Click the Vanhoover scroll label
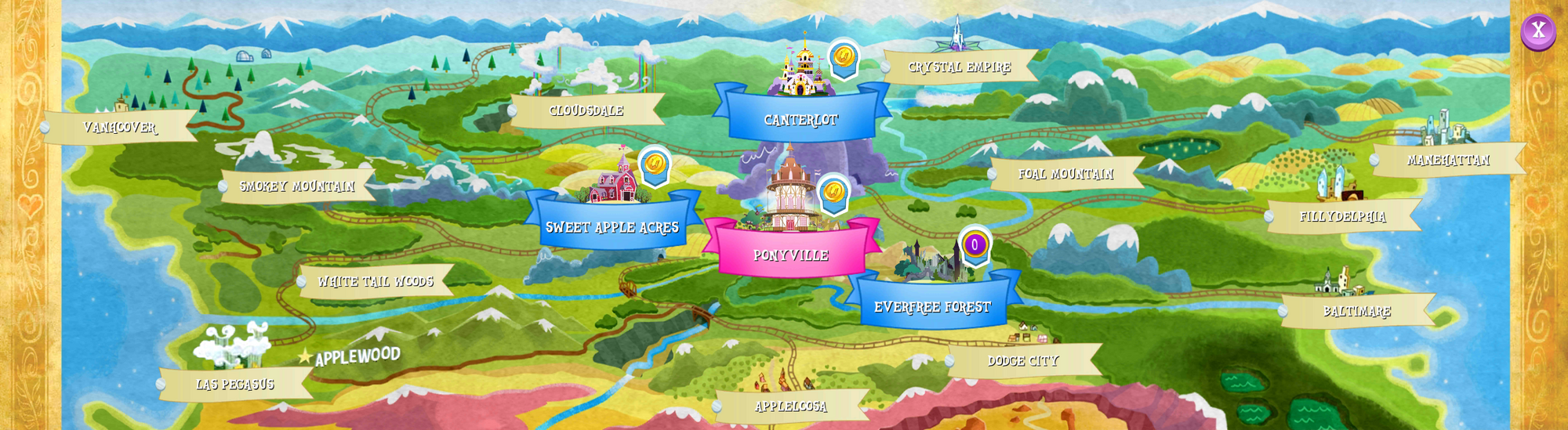 point(120,127)
